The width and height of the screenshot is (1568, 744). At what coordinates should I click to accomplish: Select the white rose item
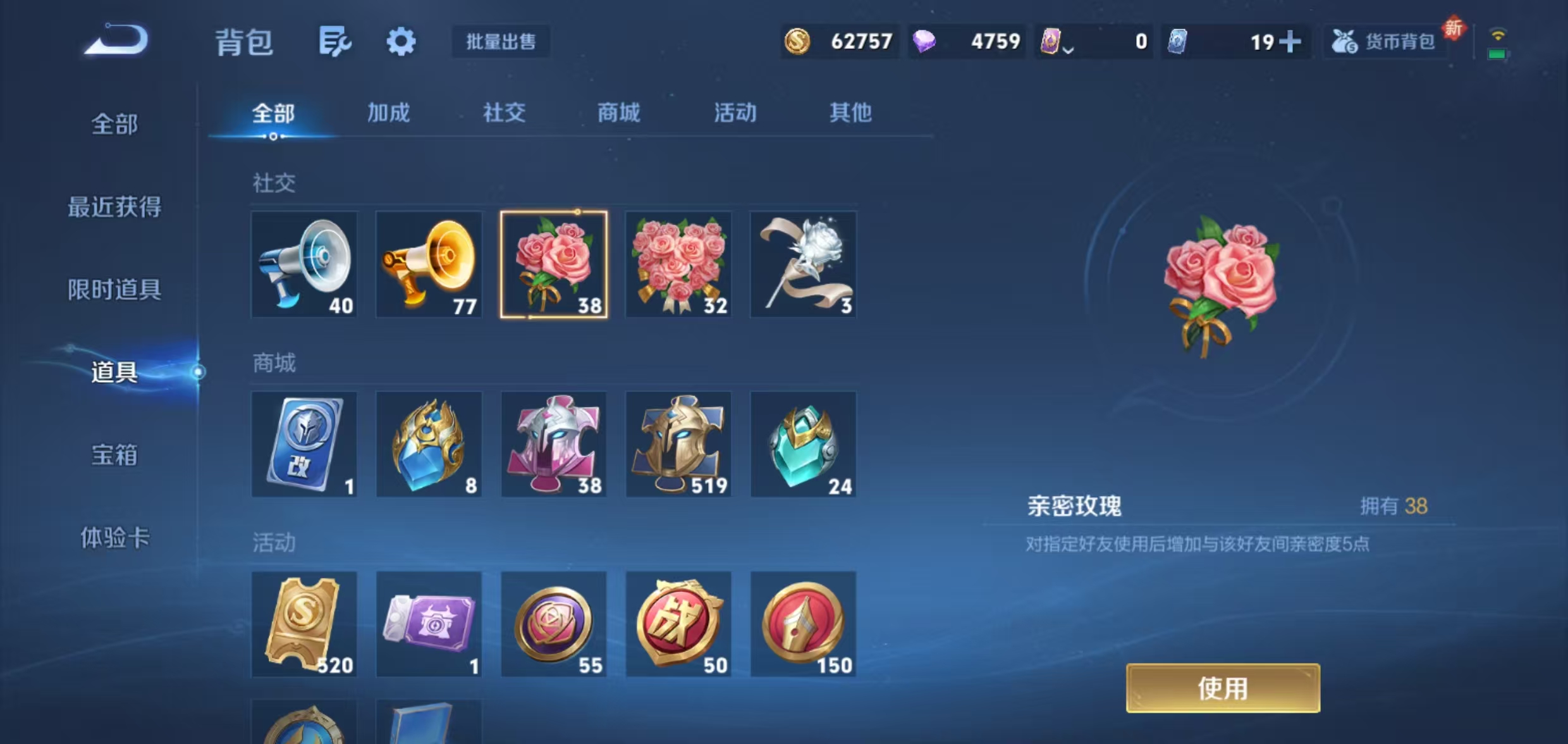point(803,264)
